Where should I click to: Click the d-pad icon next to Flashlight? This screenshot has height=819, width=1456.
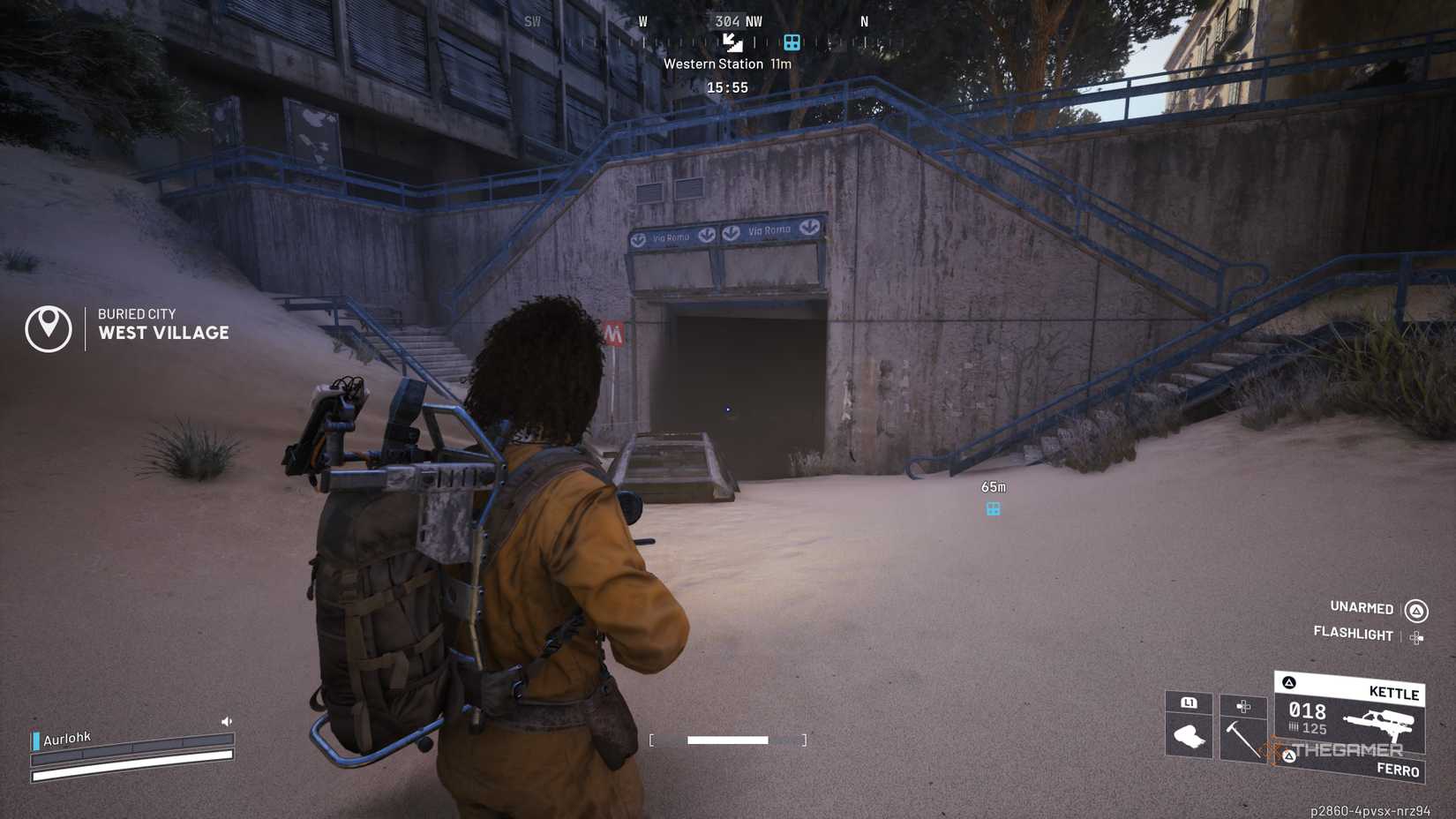(x=1417, y=636)
